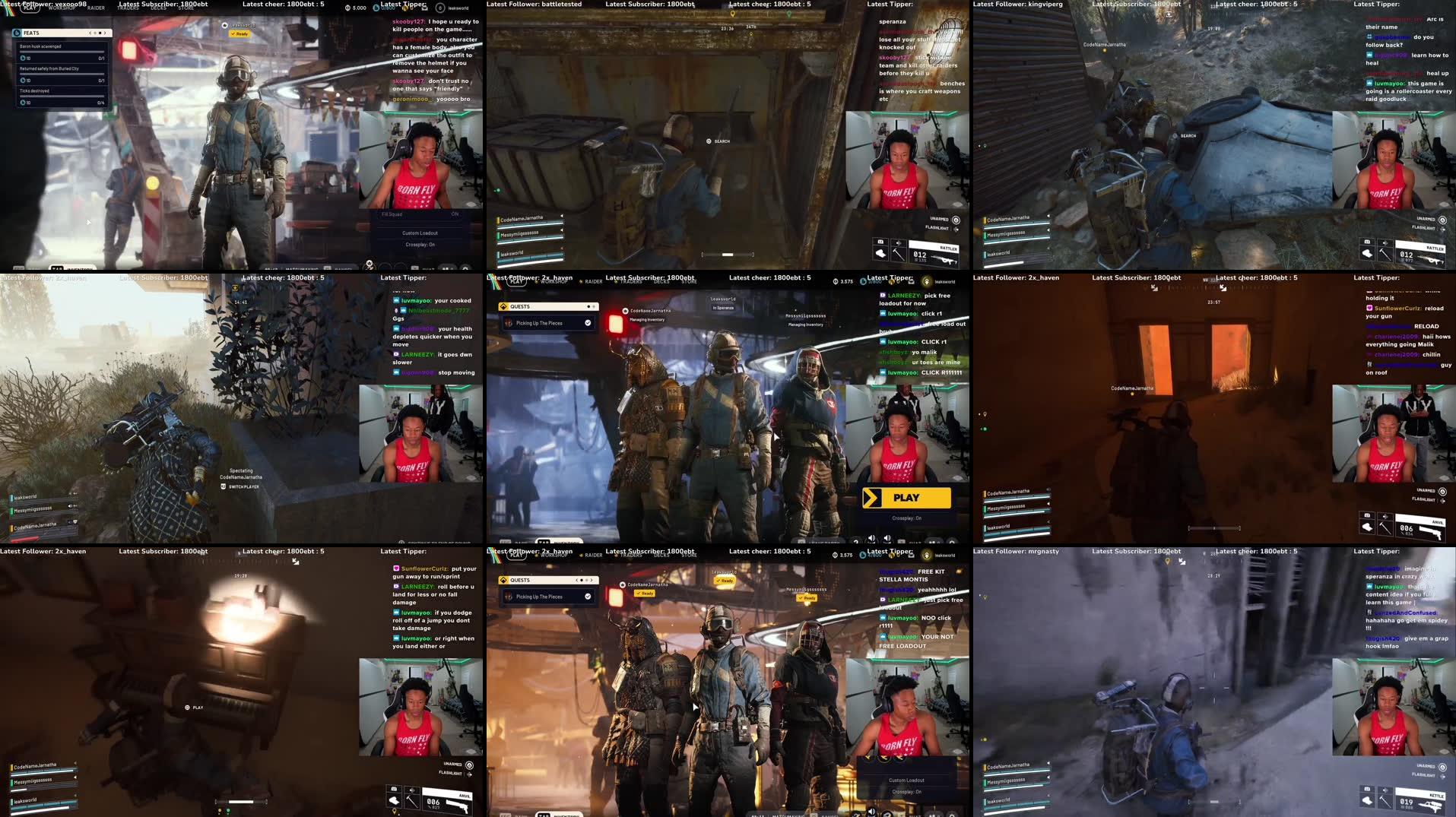Click the left arrow on the FEATS panel
The image size is (1456, 817).
tap(90, 33)
